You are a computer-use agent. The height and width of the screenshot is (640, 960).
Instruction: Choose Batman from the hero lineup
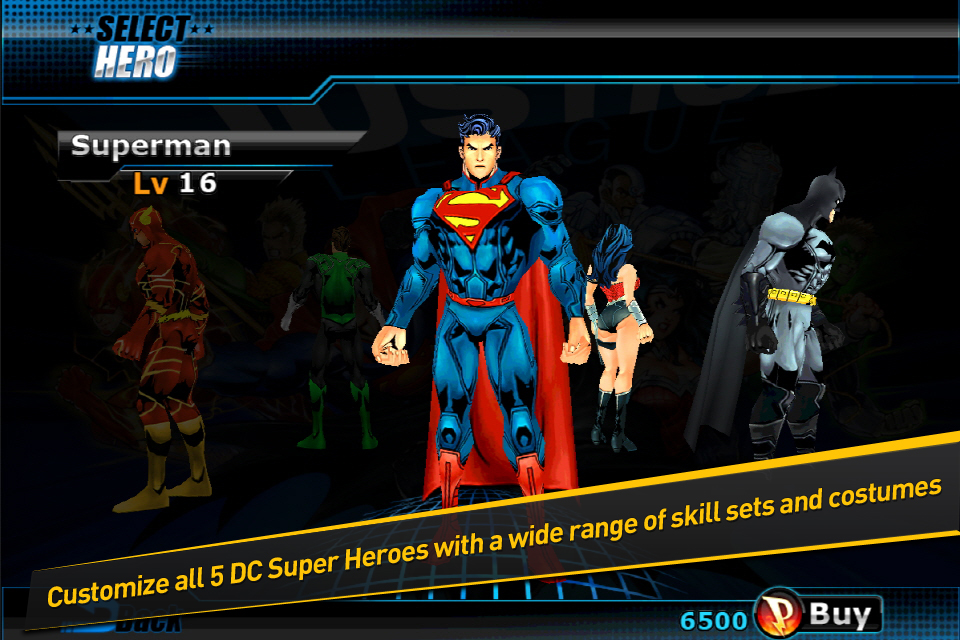coord(790,320)
